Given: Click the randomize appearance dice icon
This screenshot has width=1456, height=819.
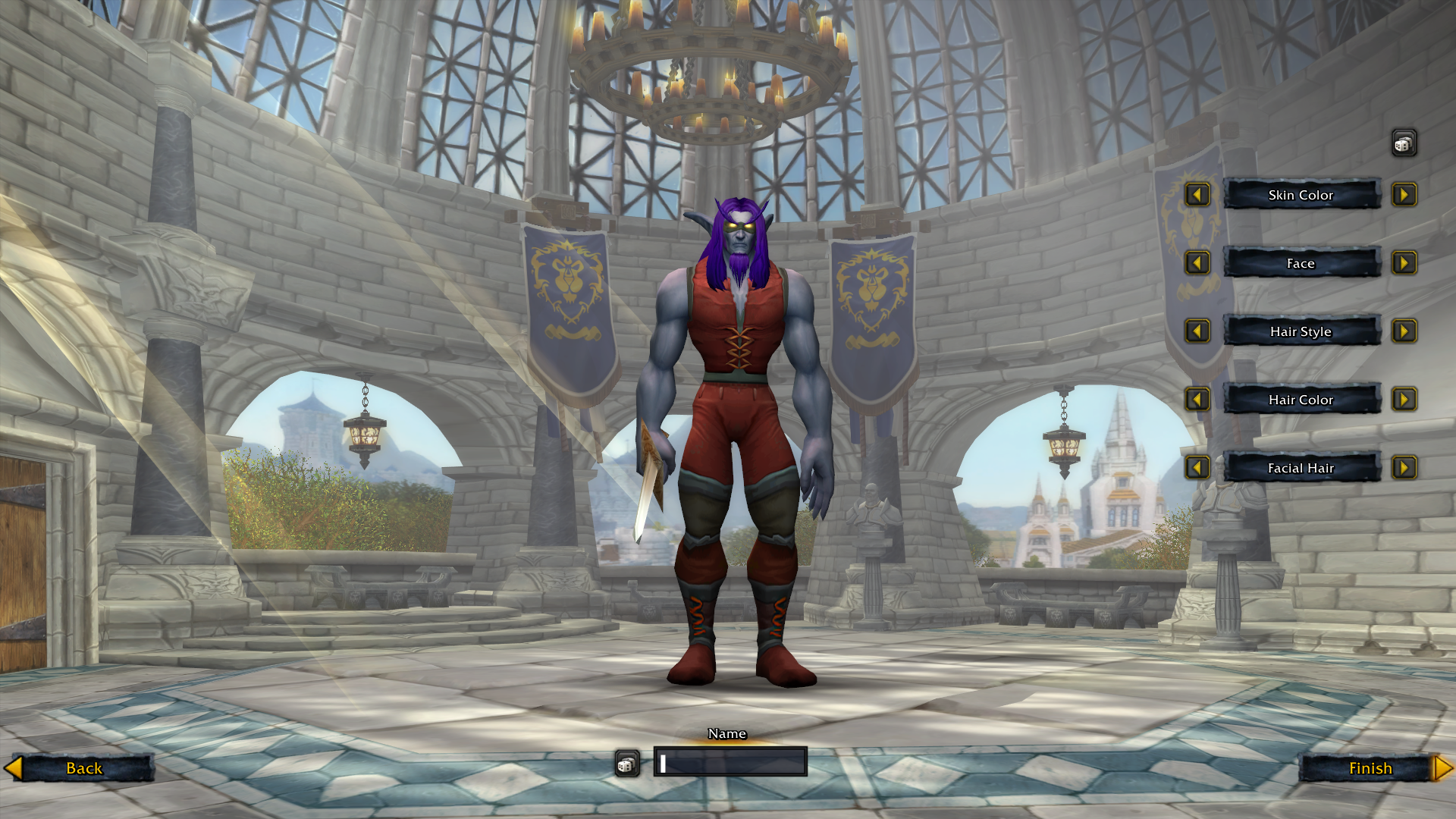Looking at the screenshot, I should pyautogui.click(x=1403, y=143).
